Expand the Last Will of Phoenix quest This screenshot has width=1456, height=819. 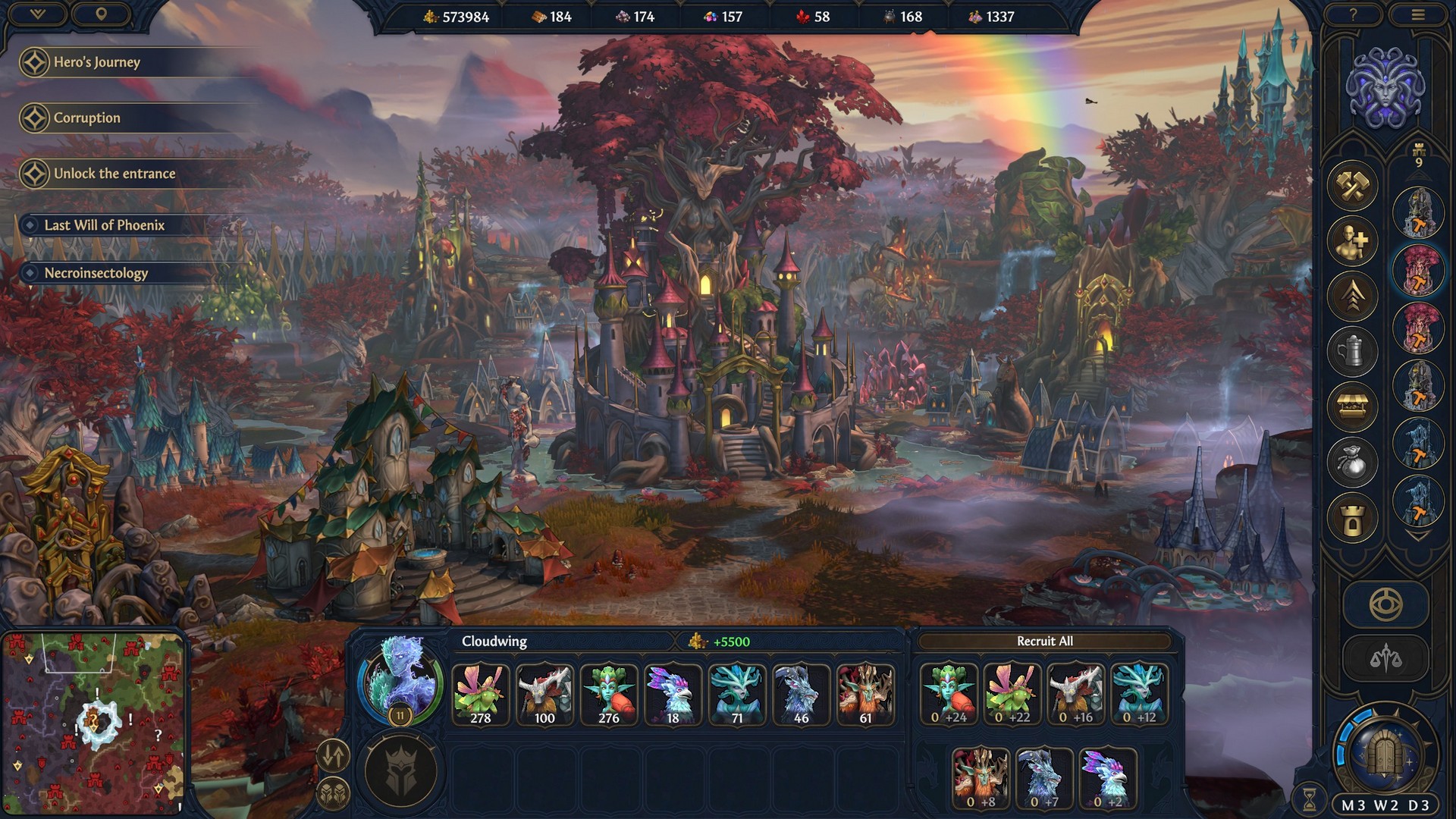pyautogui.click(x=105, y=224)
